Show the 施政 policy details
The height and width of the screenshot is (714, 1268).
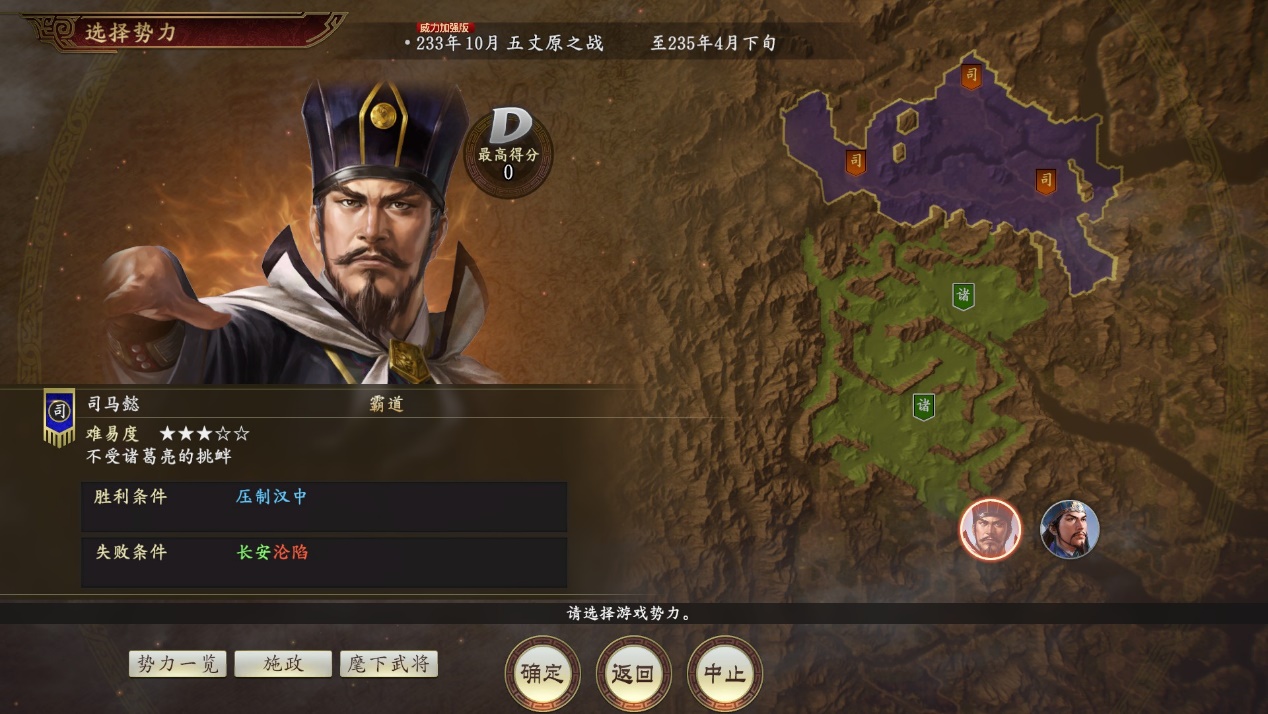[x=283, y=664]
